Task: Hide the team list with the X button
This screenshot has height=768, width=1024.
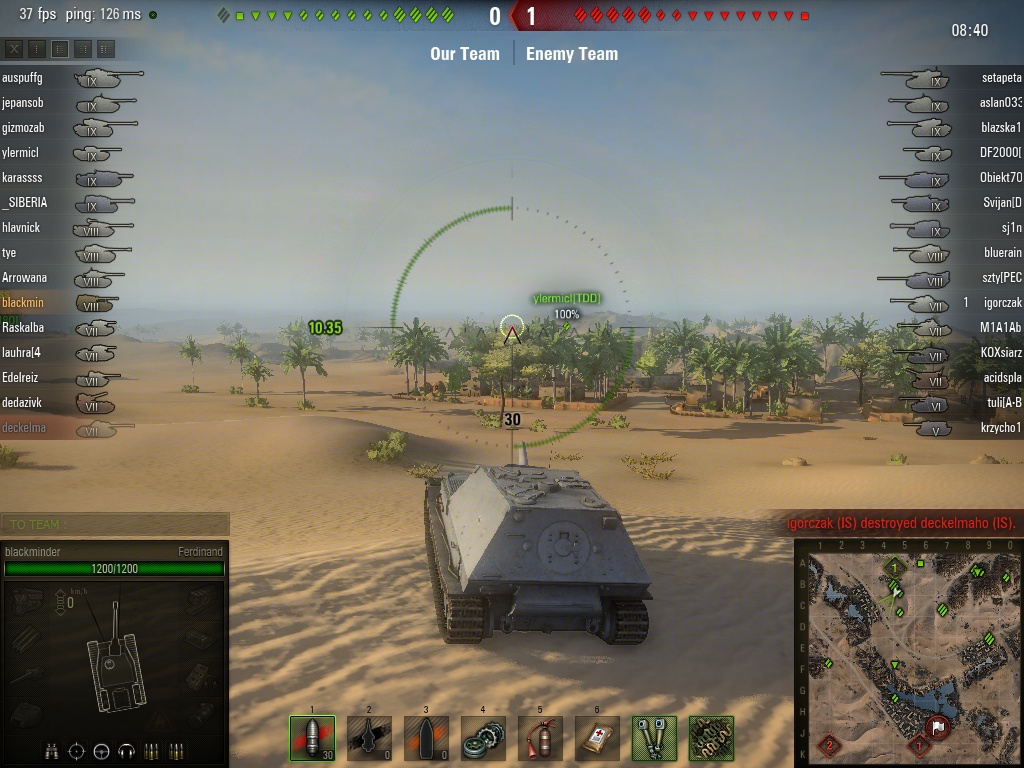Action: click(x=14, y=49)
